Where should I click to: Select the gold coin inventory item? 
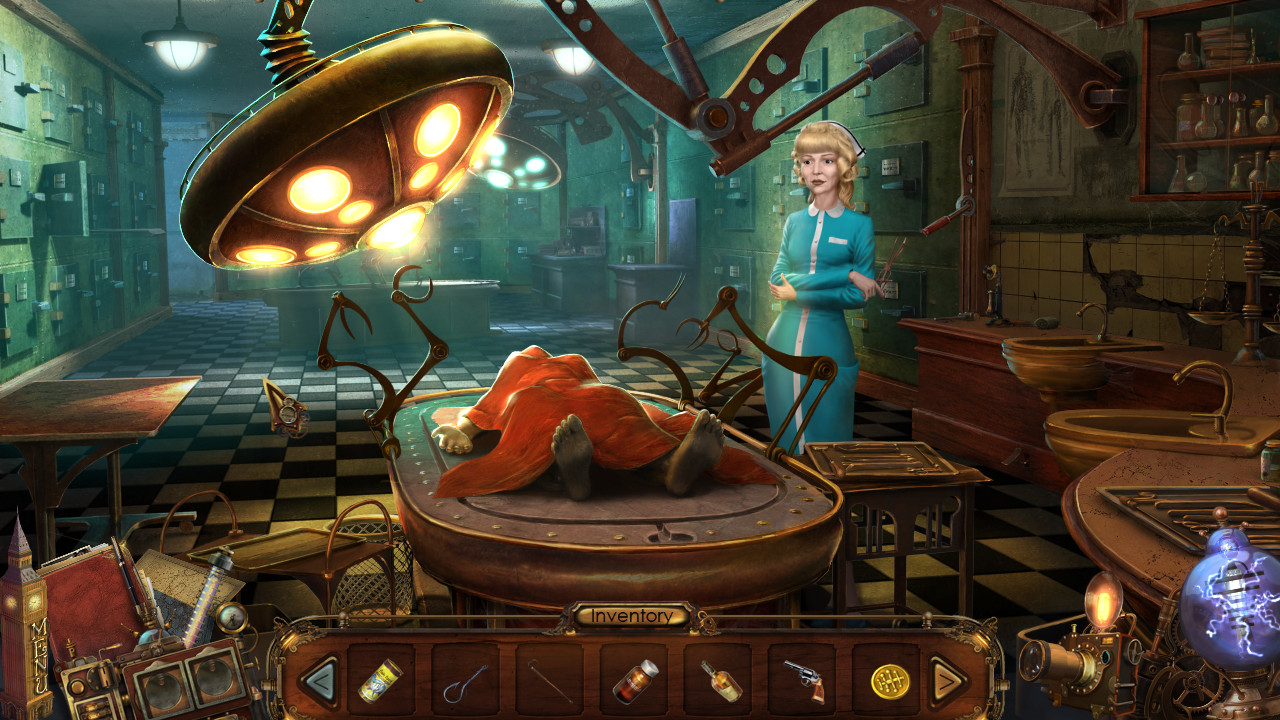click(x=891, y=682)
